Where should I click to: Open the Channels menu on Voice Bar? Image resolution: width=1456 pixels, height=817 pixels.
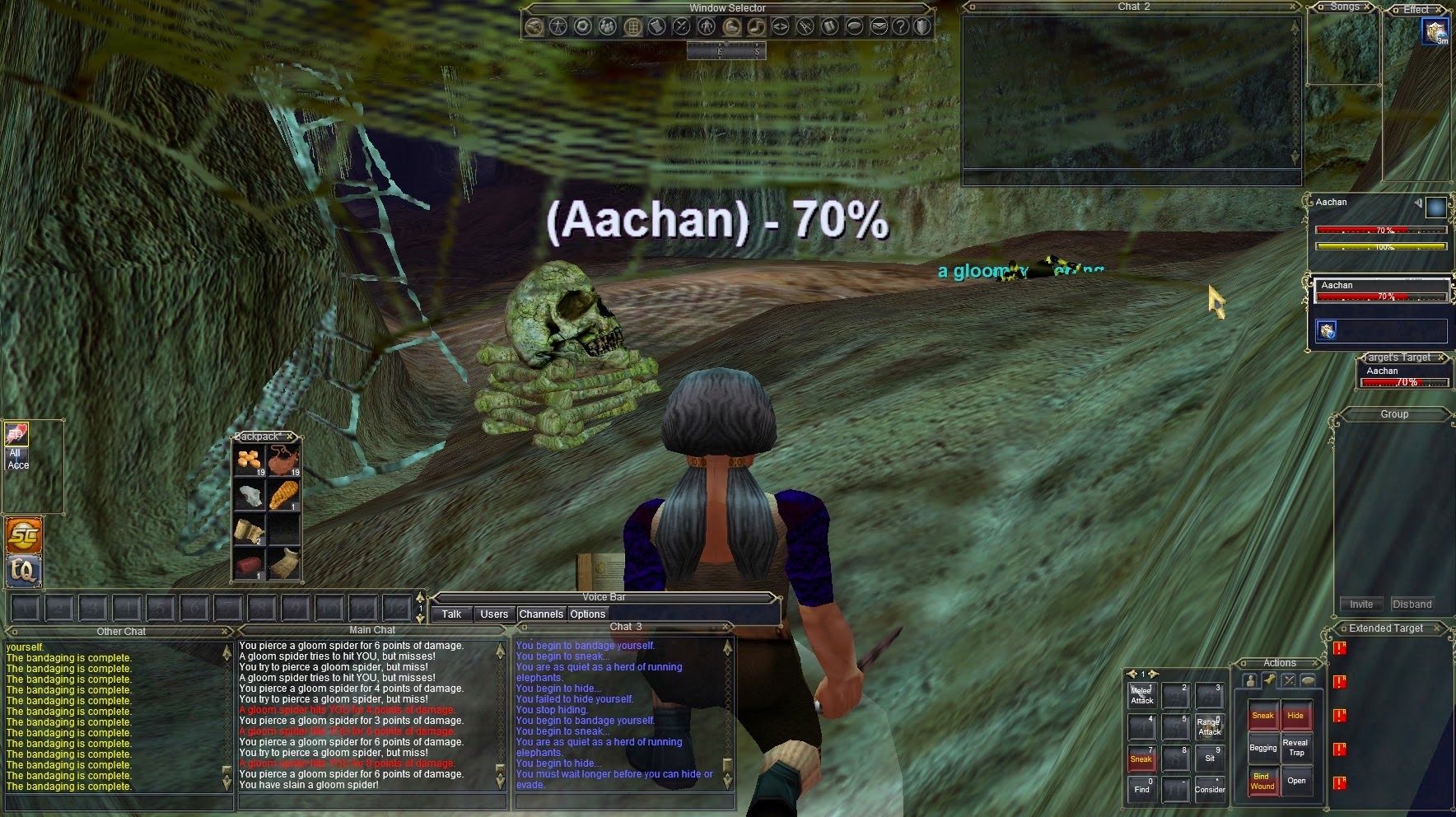coord(541,614)
